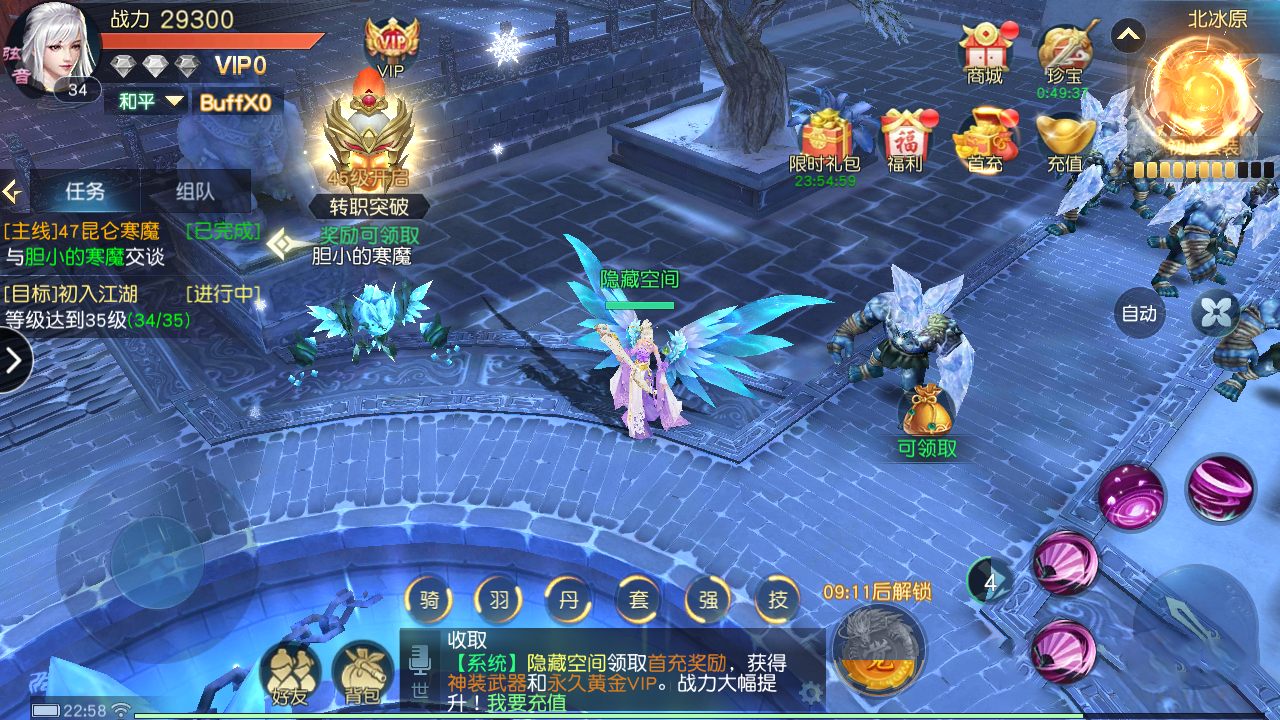Viewport: 1280px width, 720px height.
Task: Open the 首充 first-recharge offer
Action: (x=985, y=138)
